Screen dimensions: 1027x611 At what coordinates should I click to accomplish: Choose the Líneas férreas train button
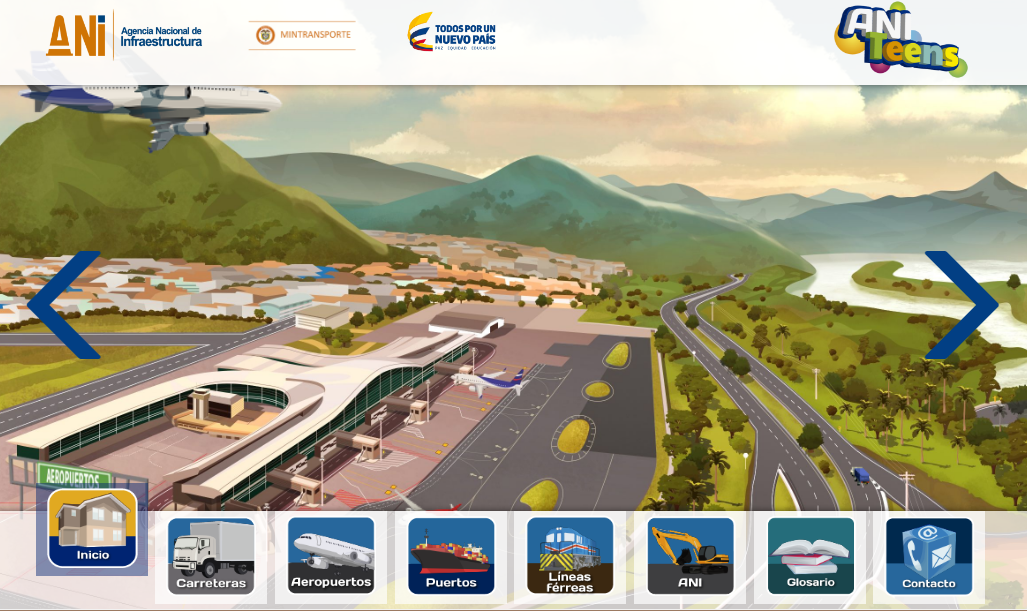coord(570,556)
